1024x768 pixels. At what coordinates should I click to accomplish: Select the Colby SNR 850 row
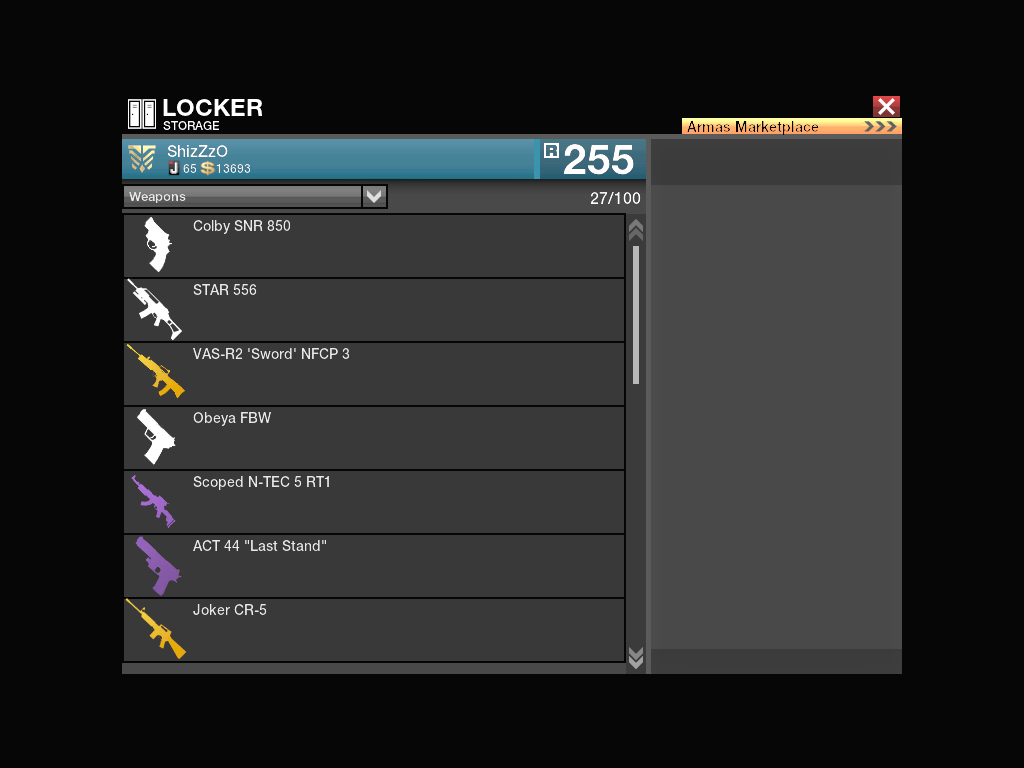374,246
